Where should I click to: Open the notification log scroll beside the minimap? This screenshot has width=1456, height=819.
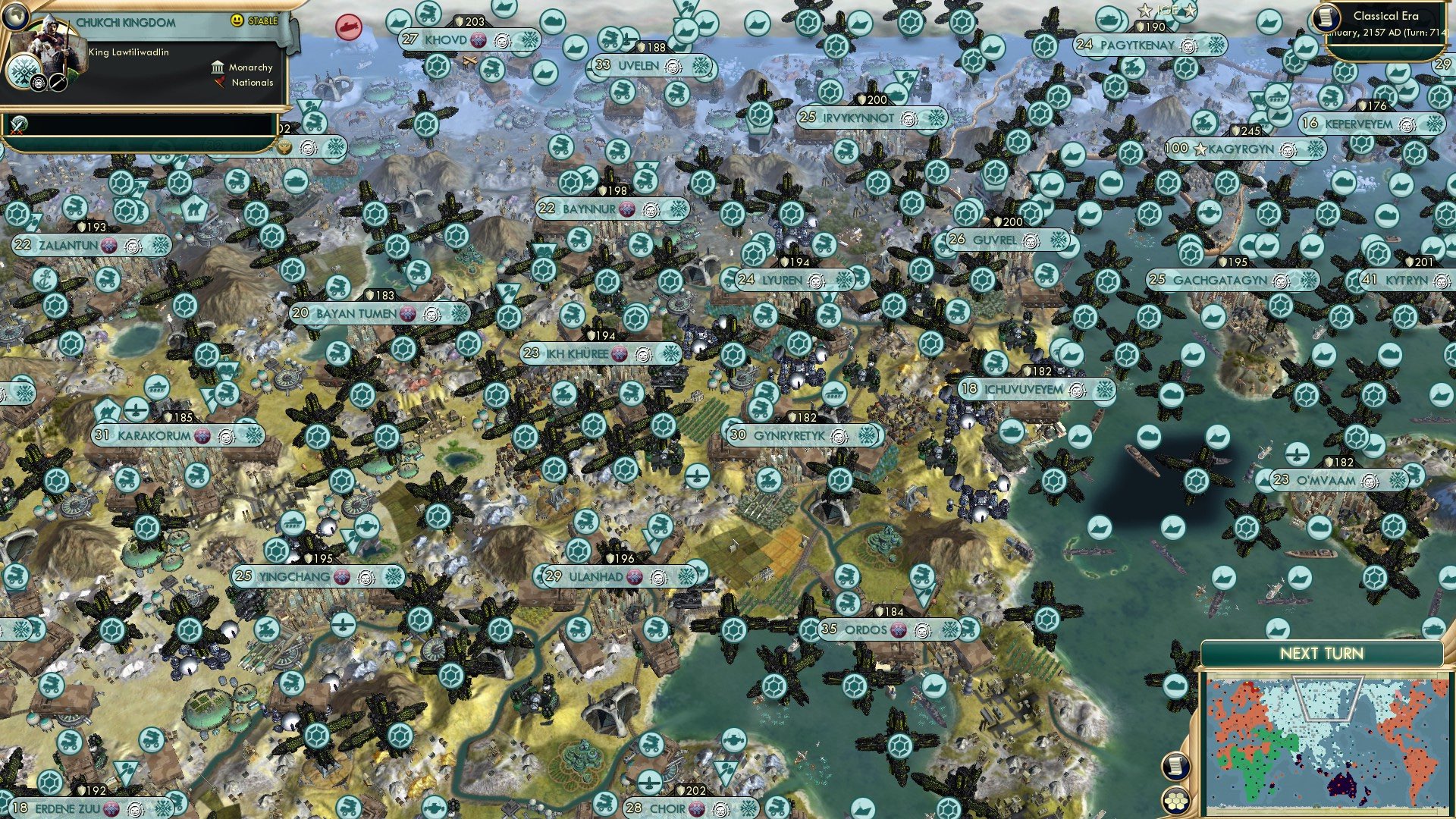1176,767
